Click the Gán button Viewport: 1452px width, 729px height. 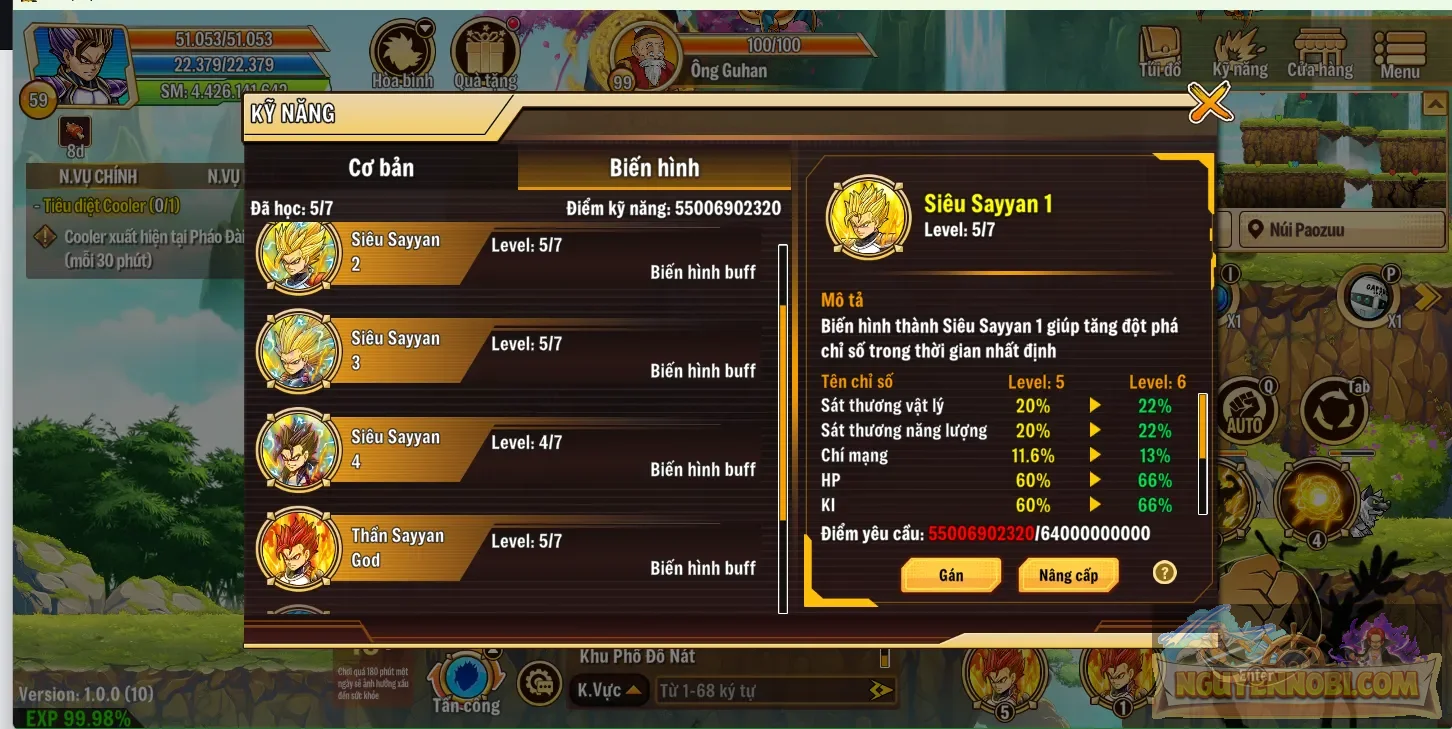tap(950, 574)
